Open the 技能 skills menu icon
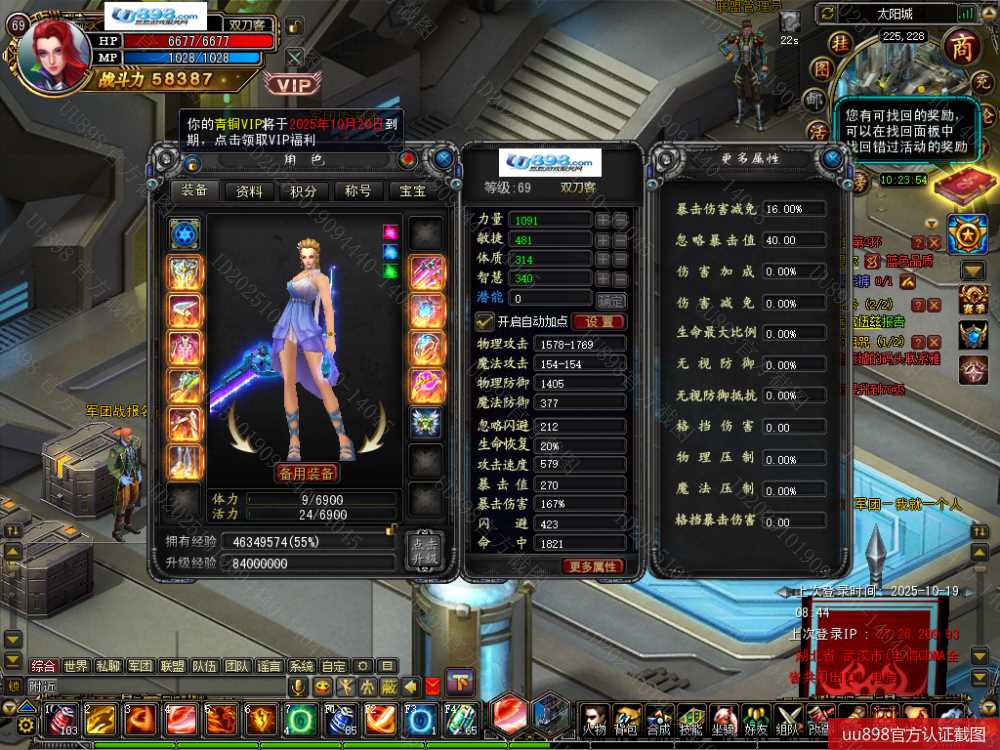The image size is (1000, 750). [691, 718]
